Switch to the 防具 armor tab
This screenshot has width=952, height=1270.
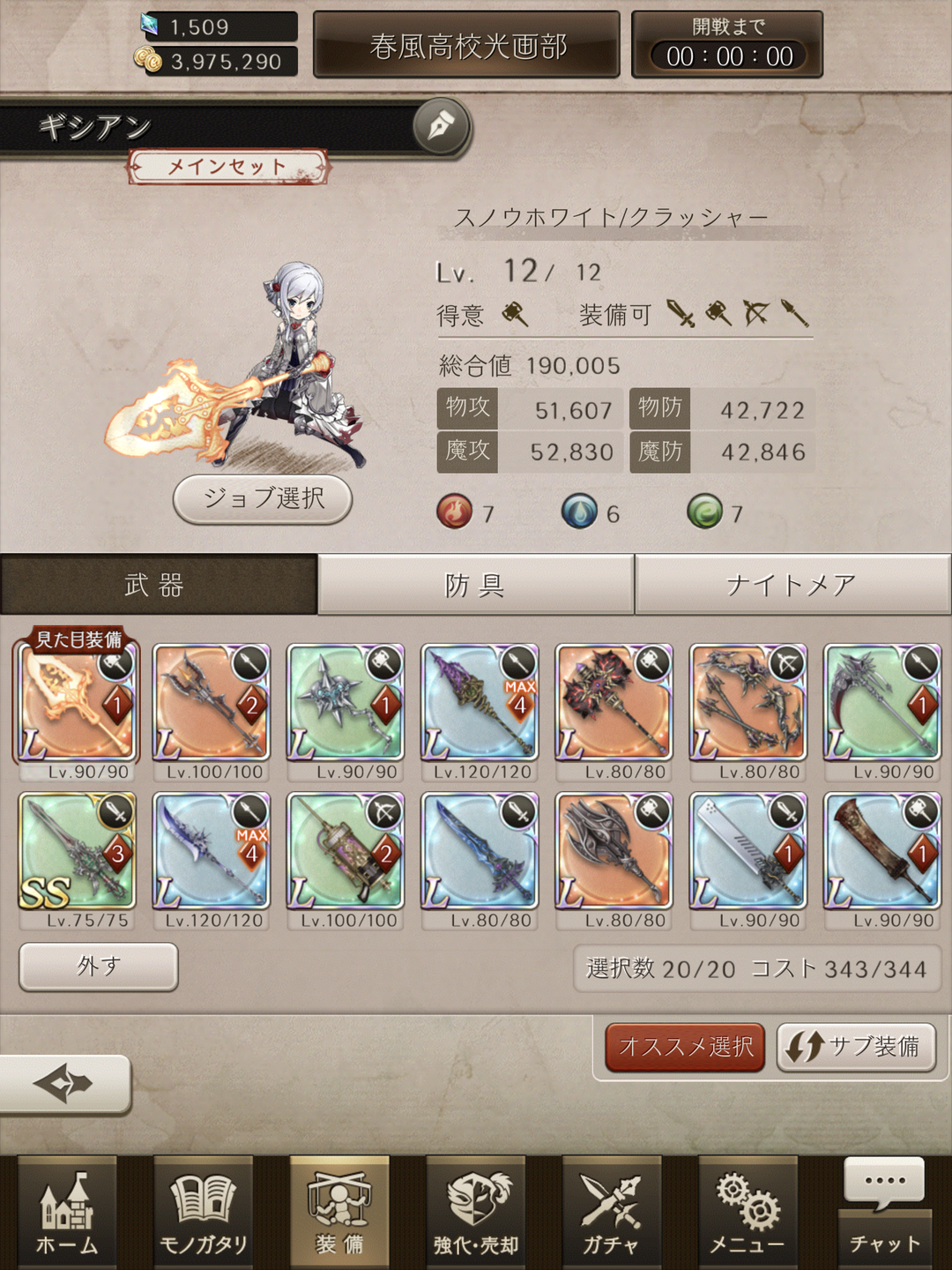pyautogui.click(x=475, y=584)
